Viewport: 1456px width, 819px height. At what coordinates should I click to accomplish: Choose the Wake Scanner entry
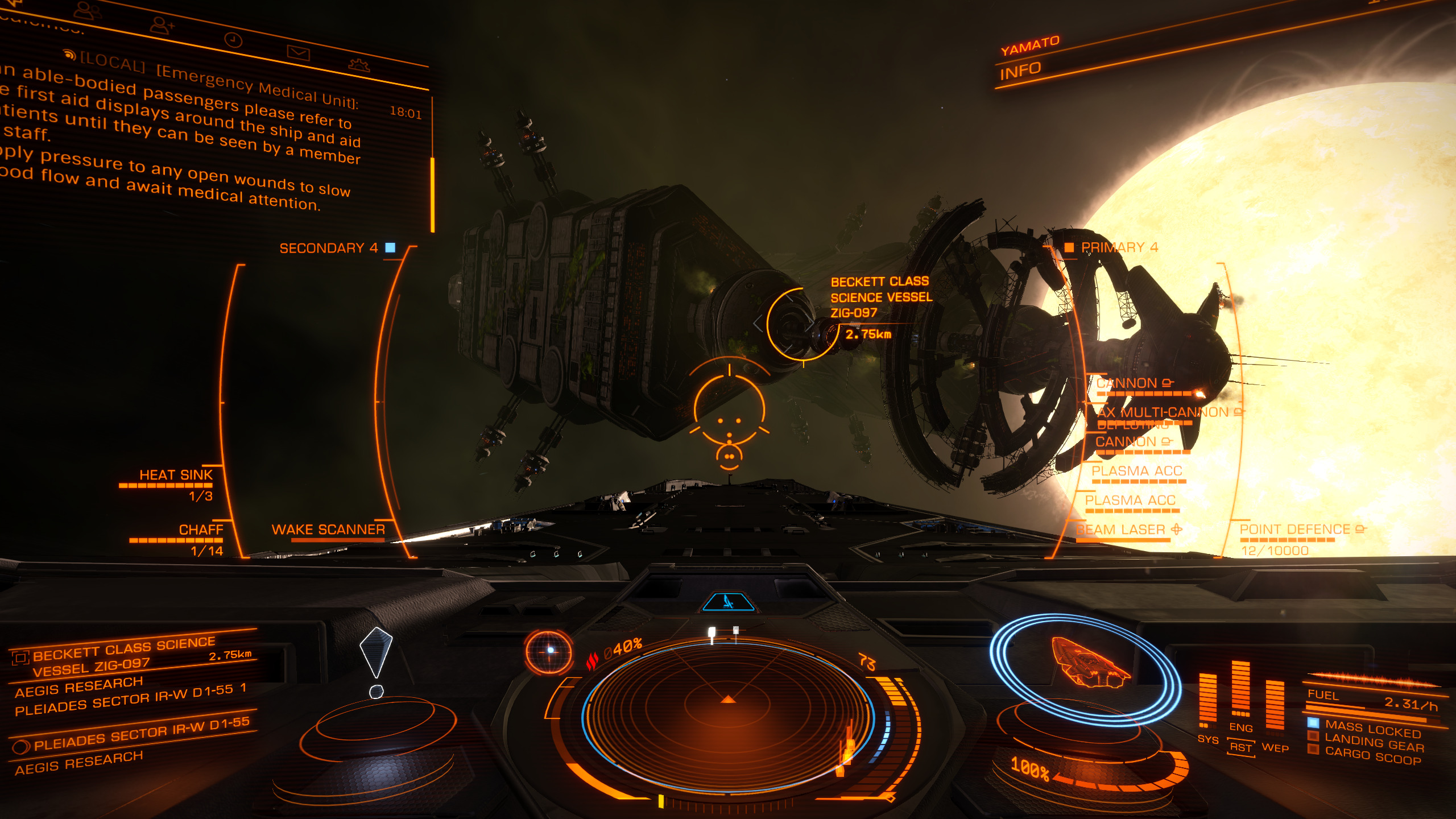coord(328,530)
